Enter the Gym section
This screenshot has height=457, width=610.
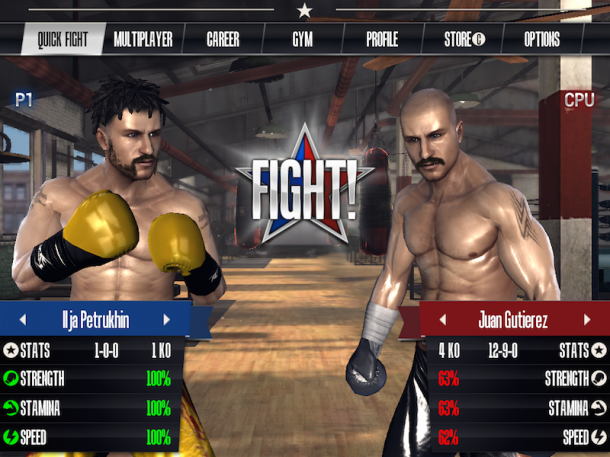pos(302,40)
